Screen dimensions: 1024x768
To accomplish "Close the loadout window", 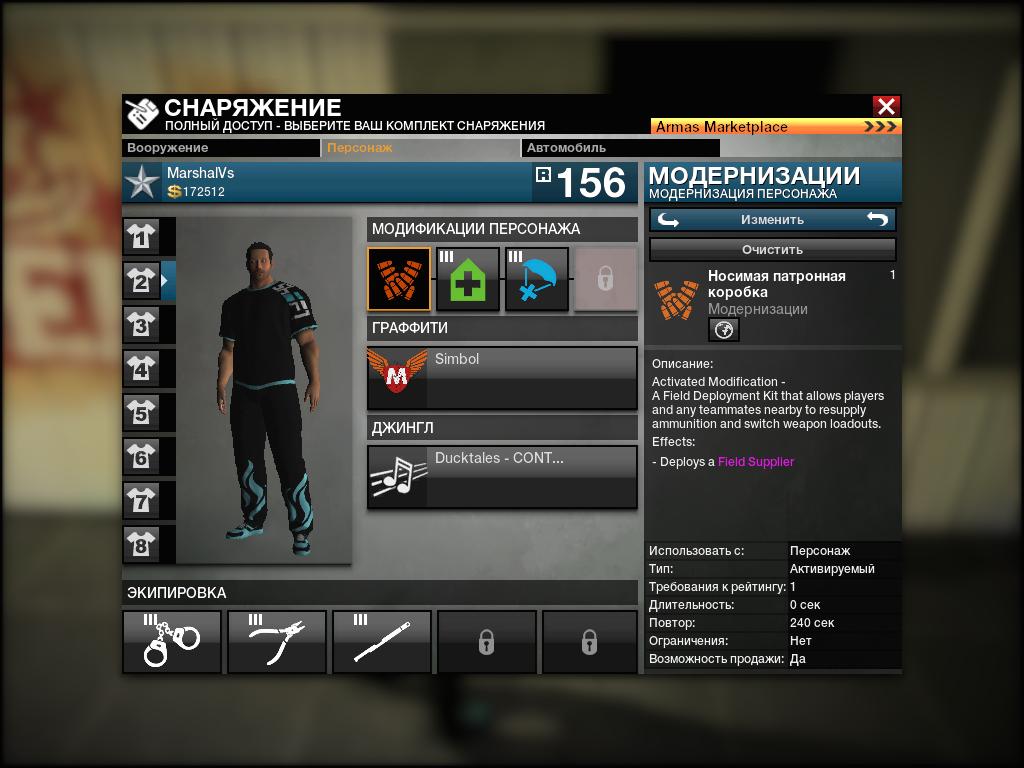I will click(x=886, y=106).
